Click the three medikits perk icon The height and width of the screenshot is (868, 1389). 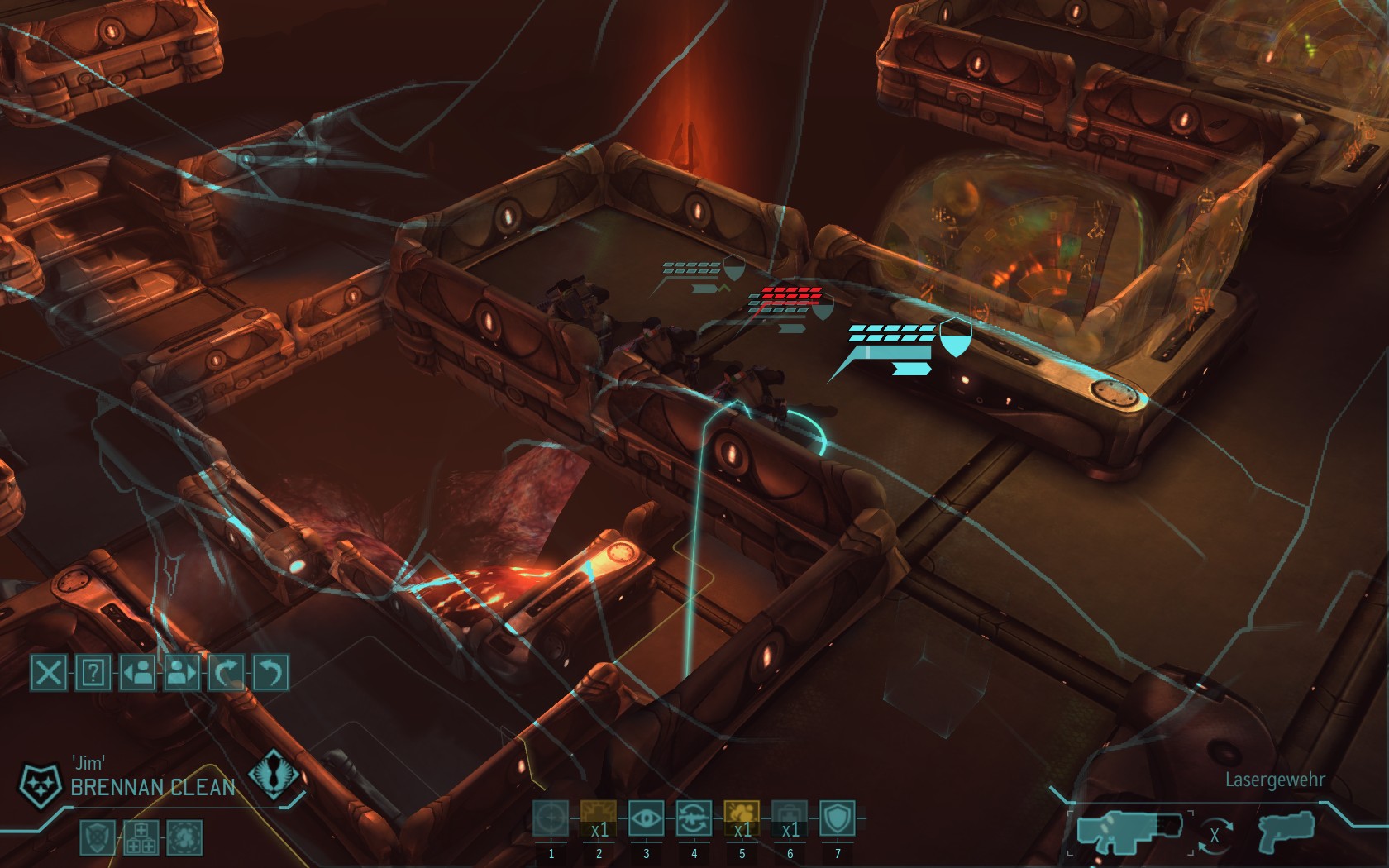coord(140,837)
